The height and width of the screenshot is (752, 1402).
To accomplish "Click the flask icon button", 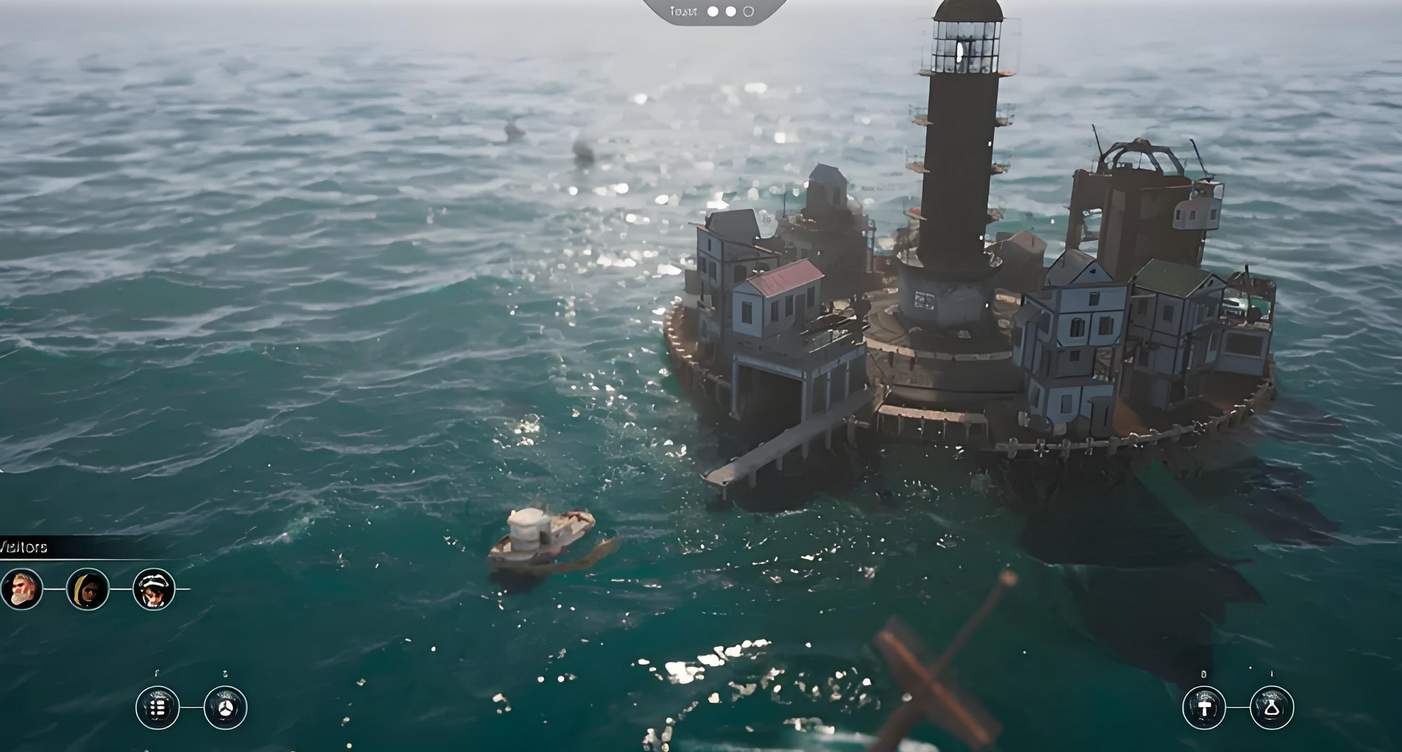I will [x=1272, y=708].
